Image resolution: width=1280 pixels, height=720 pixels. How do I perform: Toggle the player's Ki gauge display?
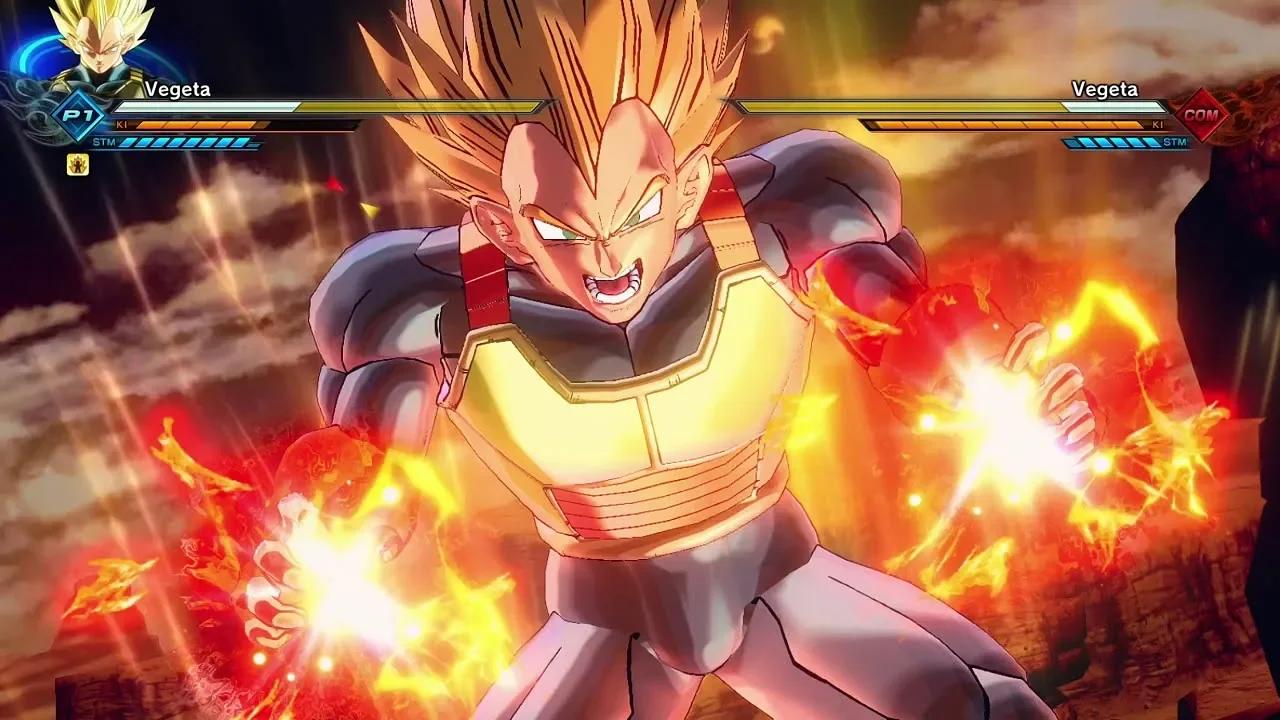pyautogui.click(x=200, y=126)
